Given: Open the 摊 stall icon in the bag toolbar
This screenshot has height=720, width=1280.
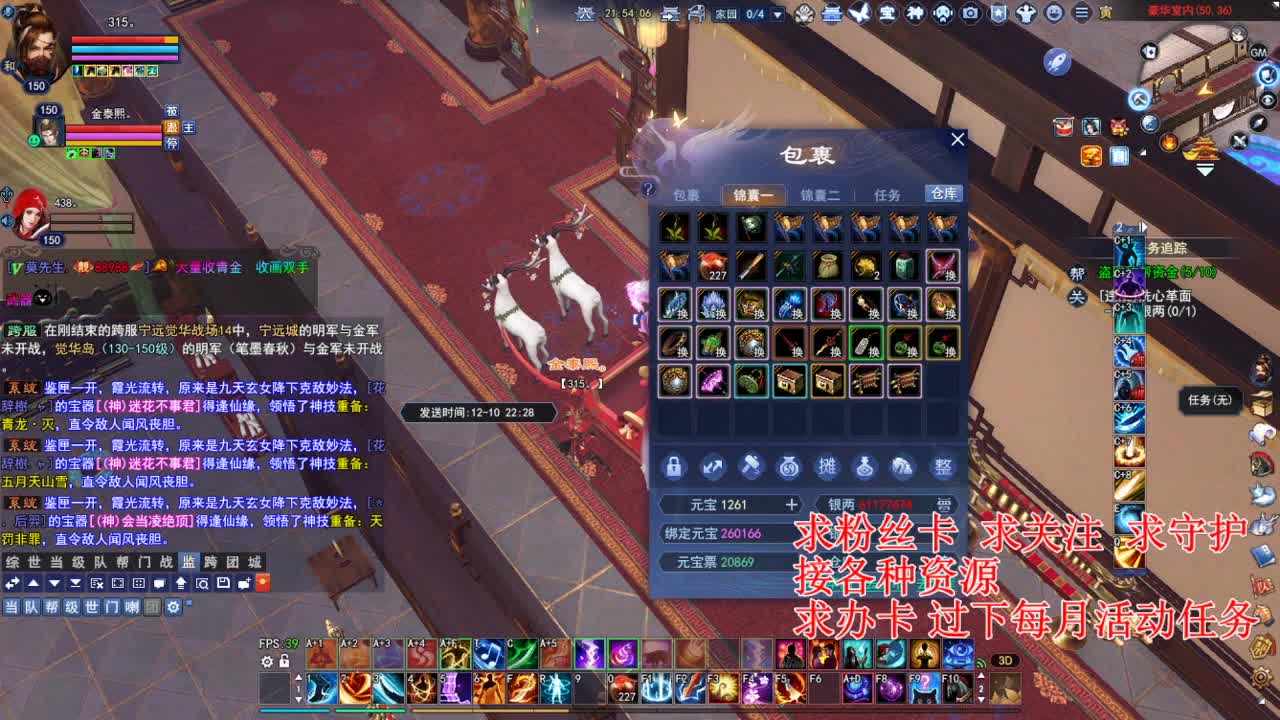Looking at the screenshot, I should 828,466.
